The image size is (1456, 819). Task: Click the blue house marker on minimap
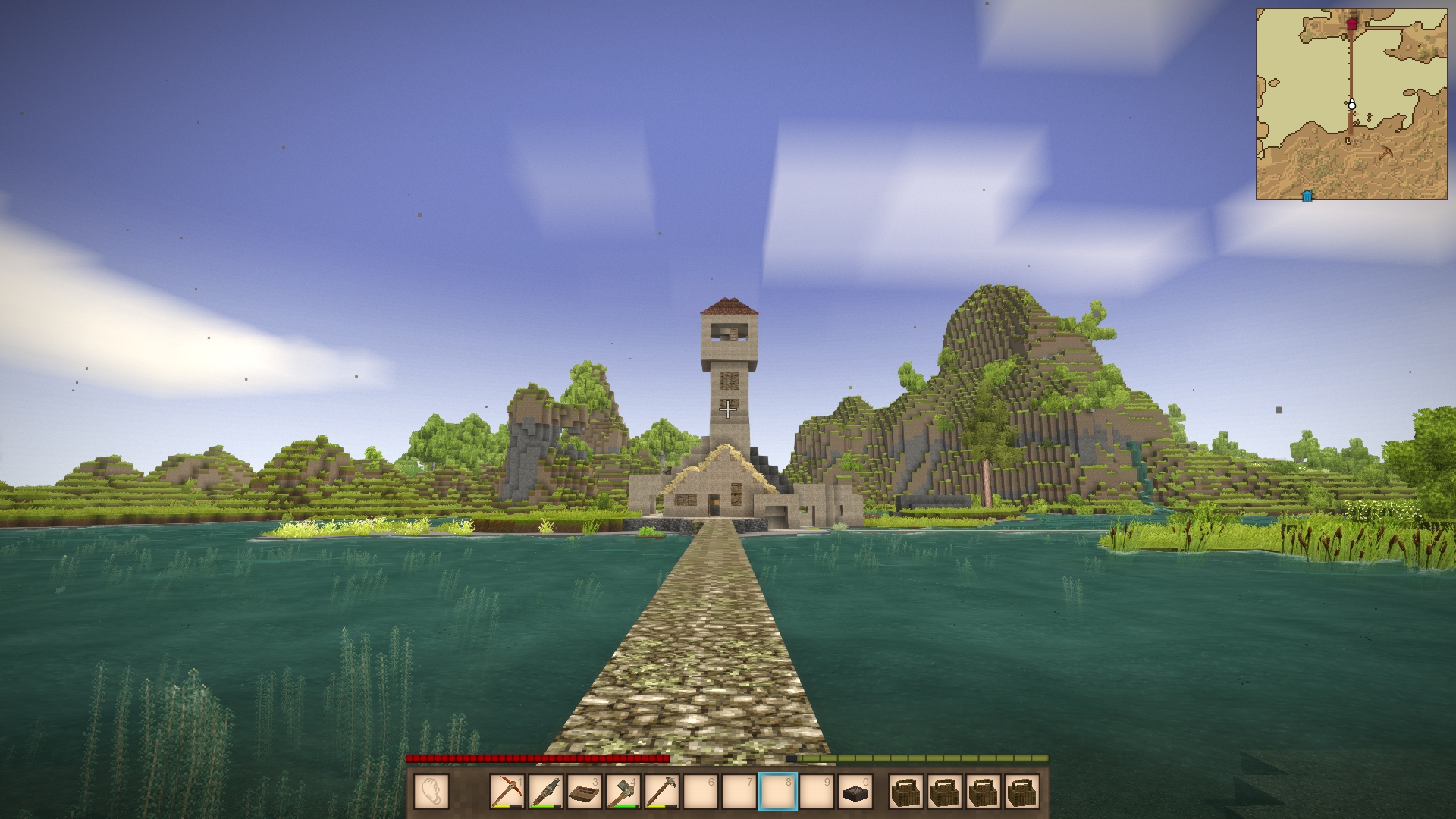click(1307, 196)
